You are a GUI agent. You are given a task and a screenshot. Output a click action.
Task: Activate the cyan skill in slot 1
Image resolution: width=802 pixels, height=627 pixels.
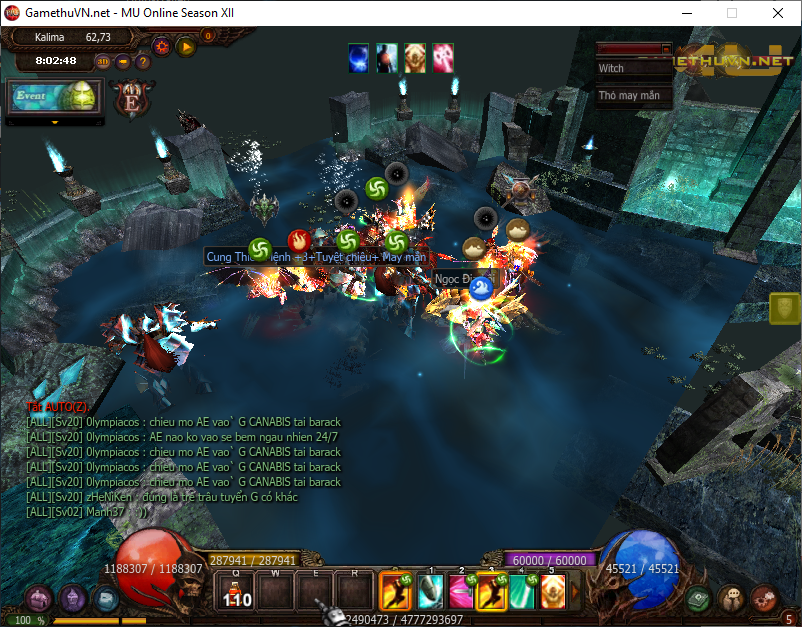[x=430, y=592]
